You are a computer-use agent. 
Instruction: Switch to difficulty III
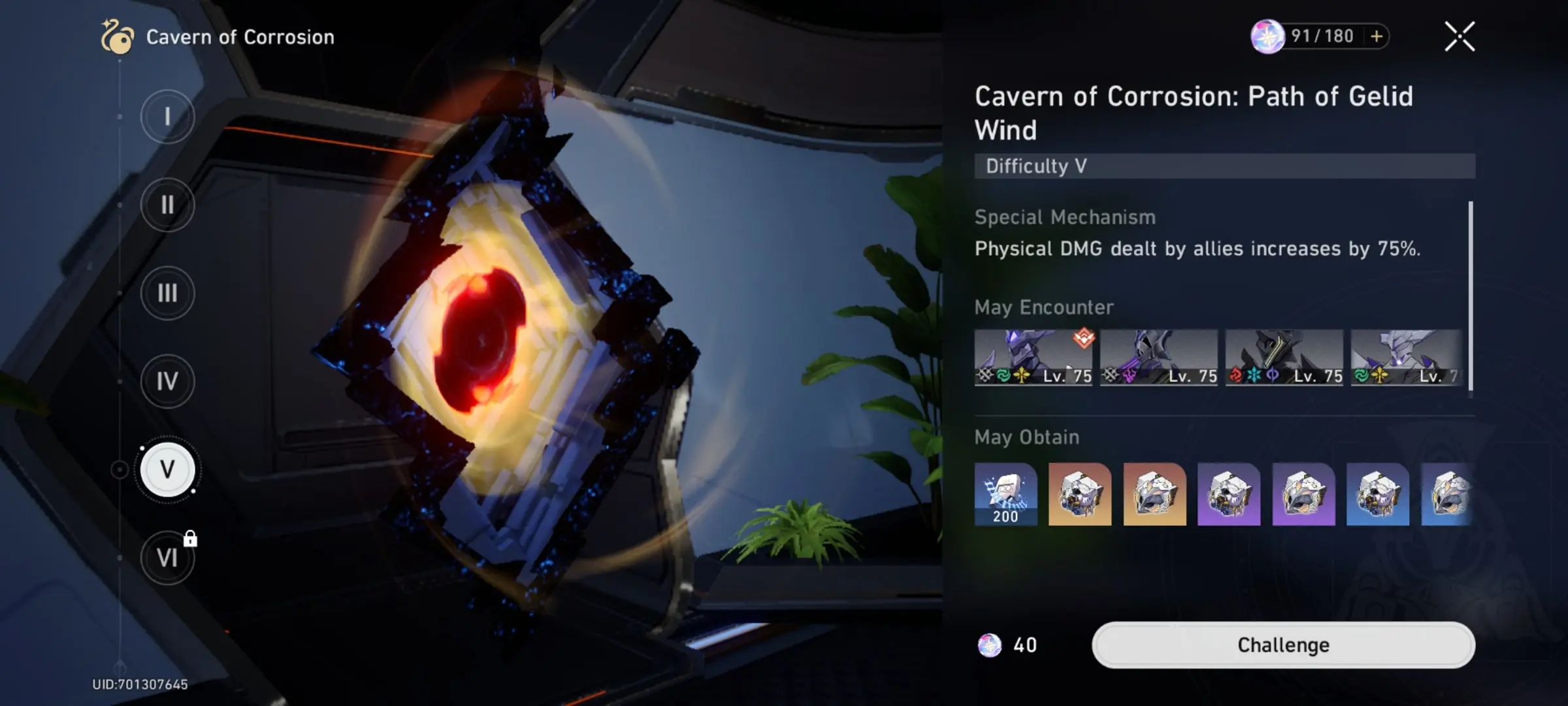click(x=167, y=294)
